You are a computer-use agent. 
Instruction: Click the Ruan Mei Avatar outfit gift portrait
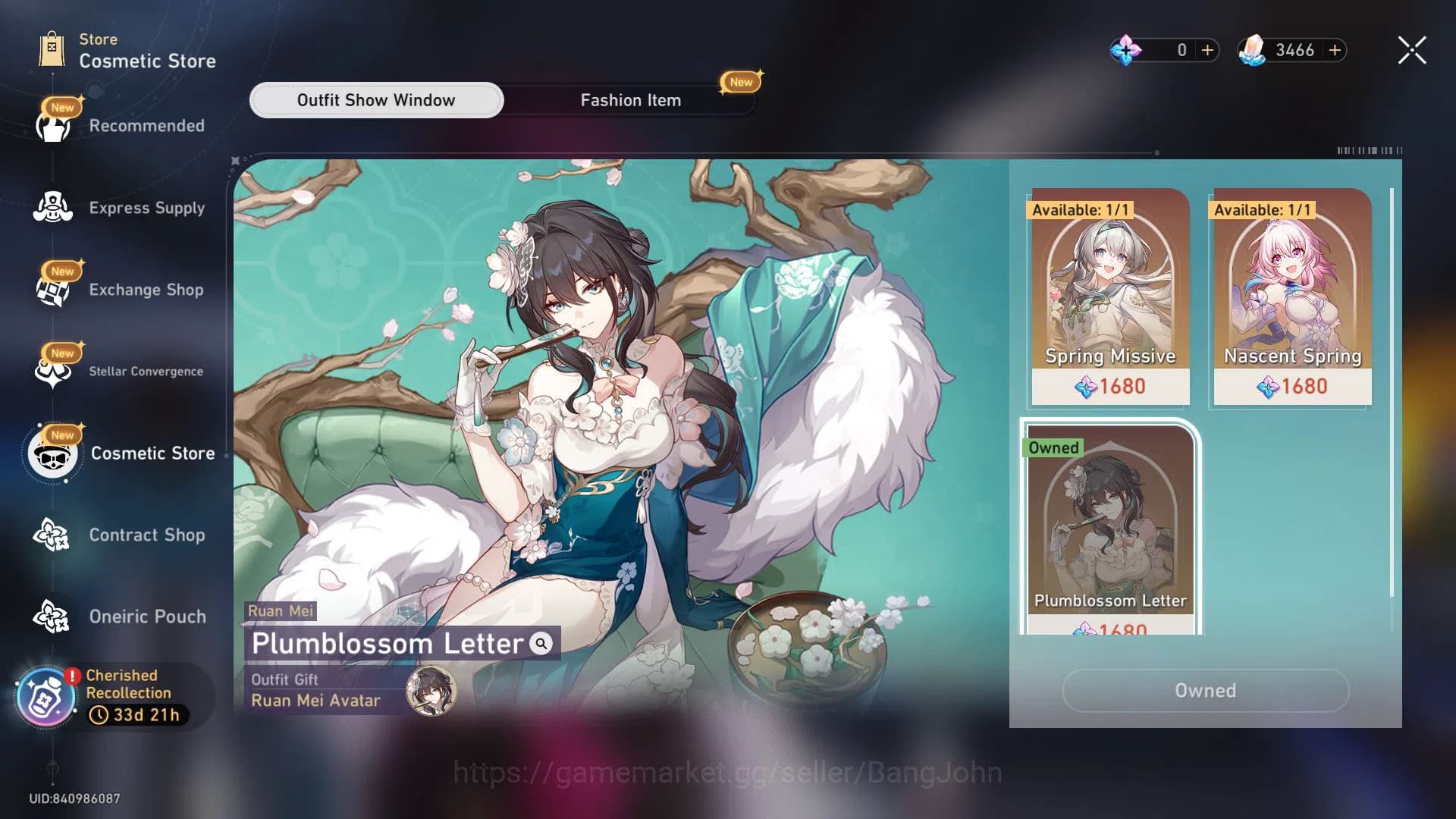click(430, 692)
